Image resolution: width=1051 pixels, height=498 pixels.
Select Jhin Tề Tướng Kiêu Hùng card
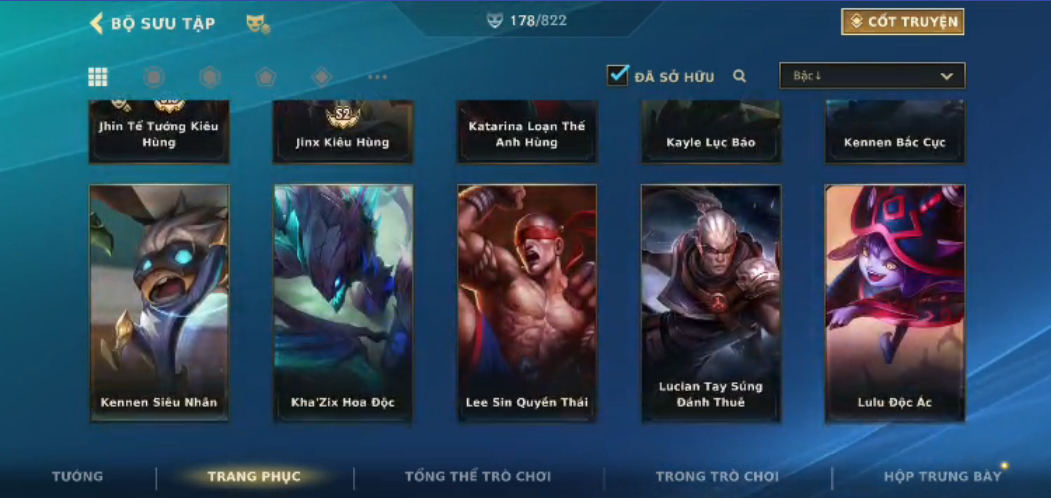pos(159,131)
